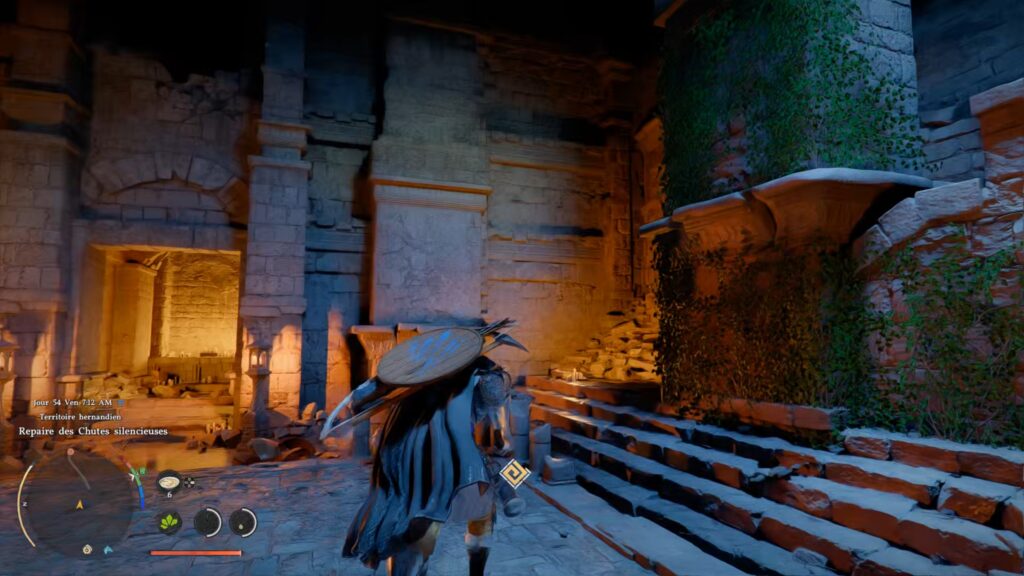The height and width of the screenshot is (576, 1024).
Task: Select the ability slot with the yellow dot
Action: 243,522
